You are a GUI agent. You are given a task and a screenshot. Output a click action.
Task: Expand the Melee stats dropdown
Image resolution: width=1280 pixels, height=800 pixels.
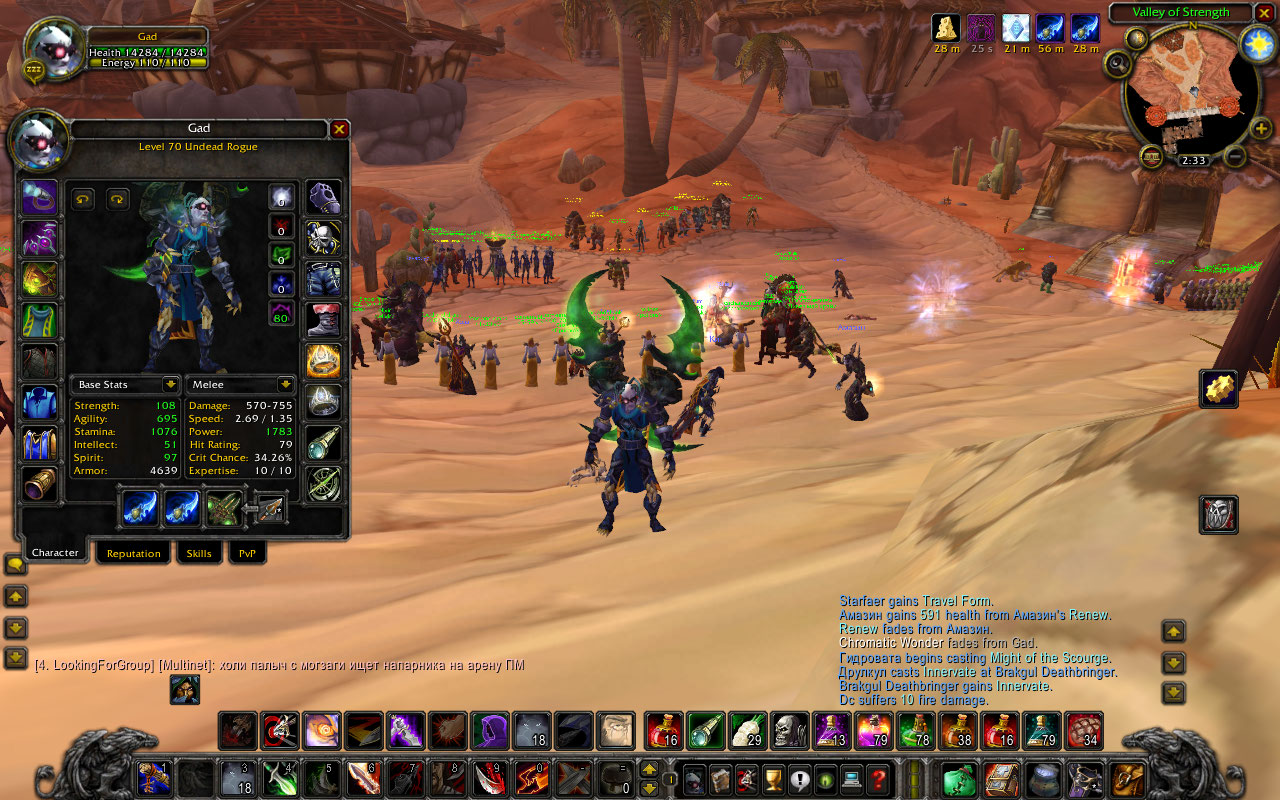click(x=285, y=384)
